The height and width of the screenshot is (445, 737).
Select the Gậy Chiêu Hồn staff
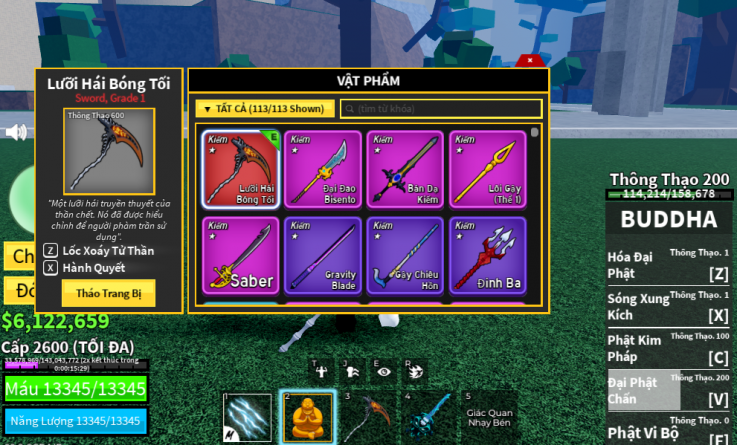click(404, 255)
